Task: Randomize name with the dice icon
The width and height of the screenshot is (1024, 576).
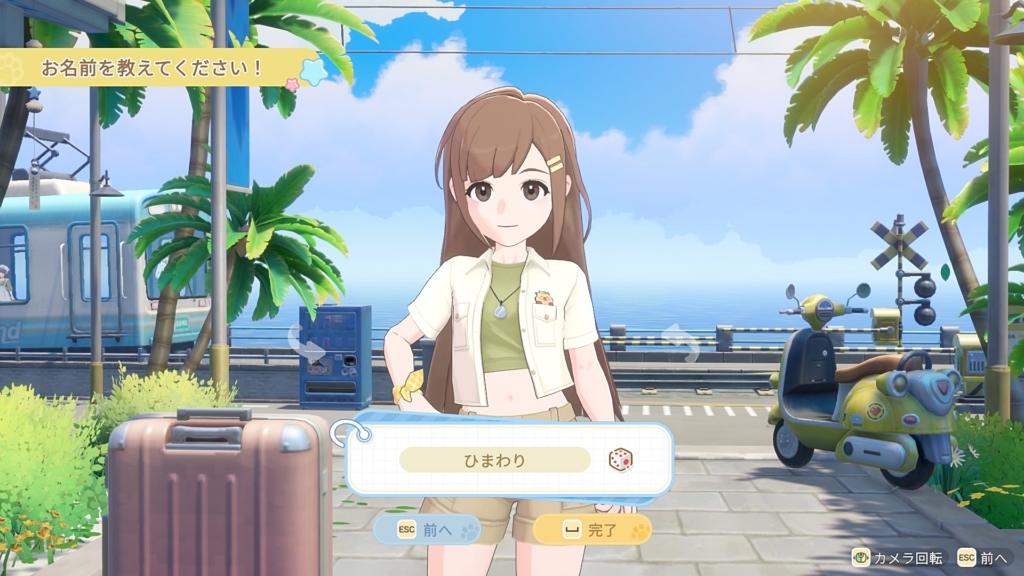Action: pos(621,460)
